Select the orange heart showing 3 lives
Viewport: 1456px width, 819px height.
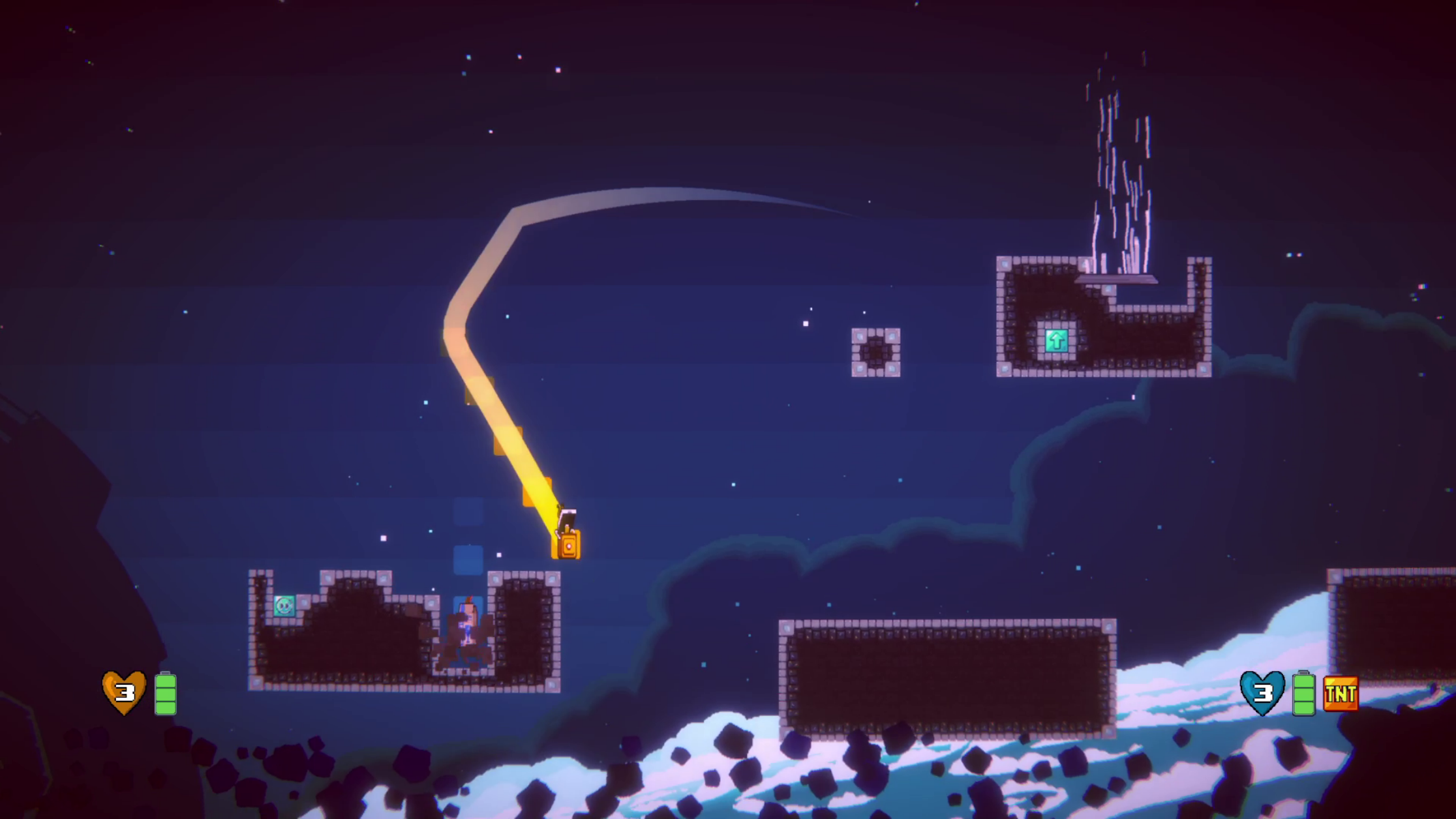[x=125, y=693]
